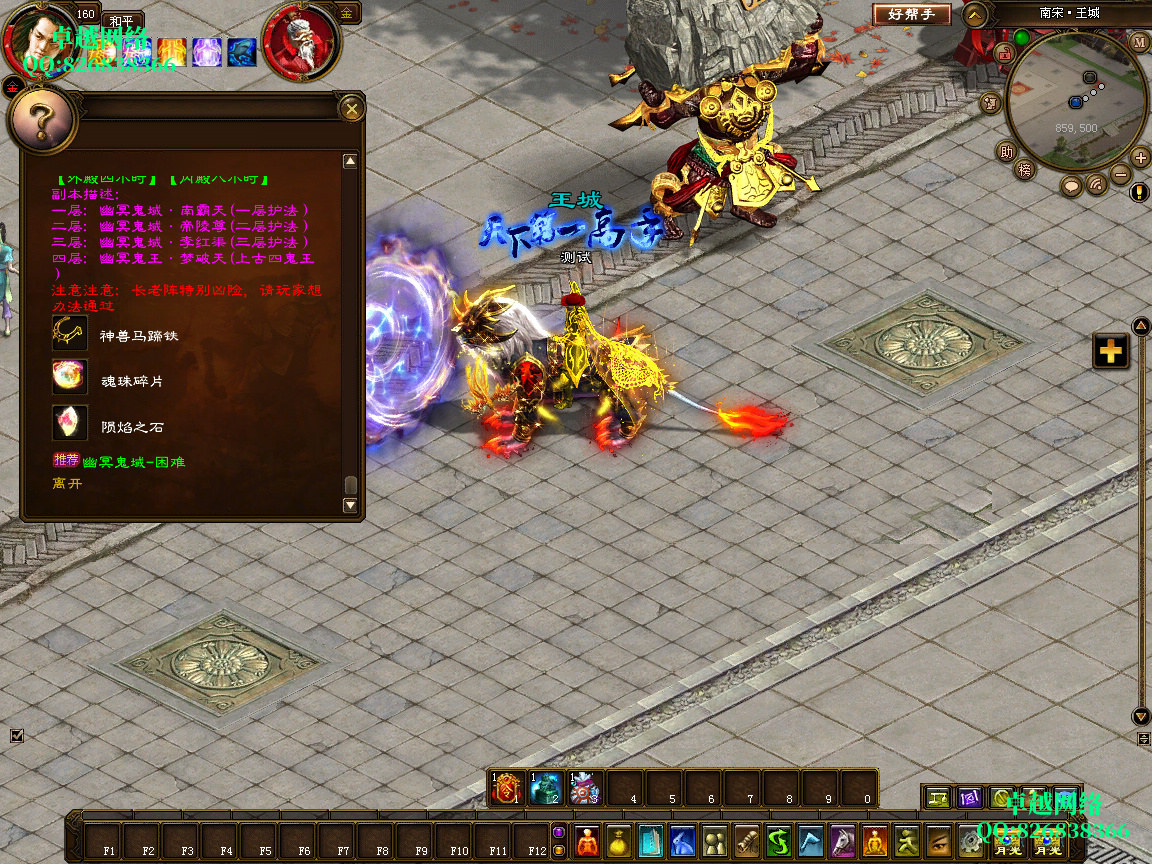Zoom out the minimap with minus button
Viewport: 1152px width, 864px height.
coord(1121,174)
